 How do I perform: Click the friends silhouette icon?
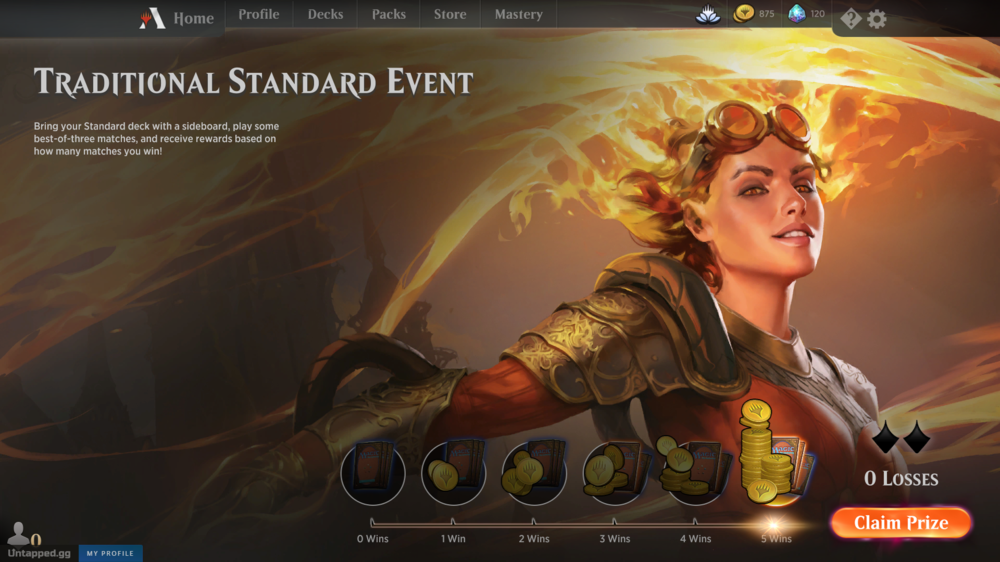coord(18,534)
